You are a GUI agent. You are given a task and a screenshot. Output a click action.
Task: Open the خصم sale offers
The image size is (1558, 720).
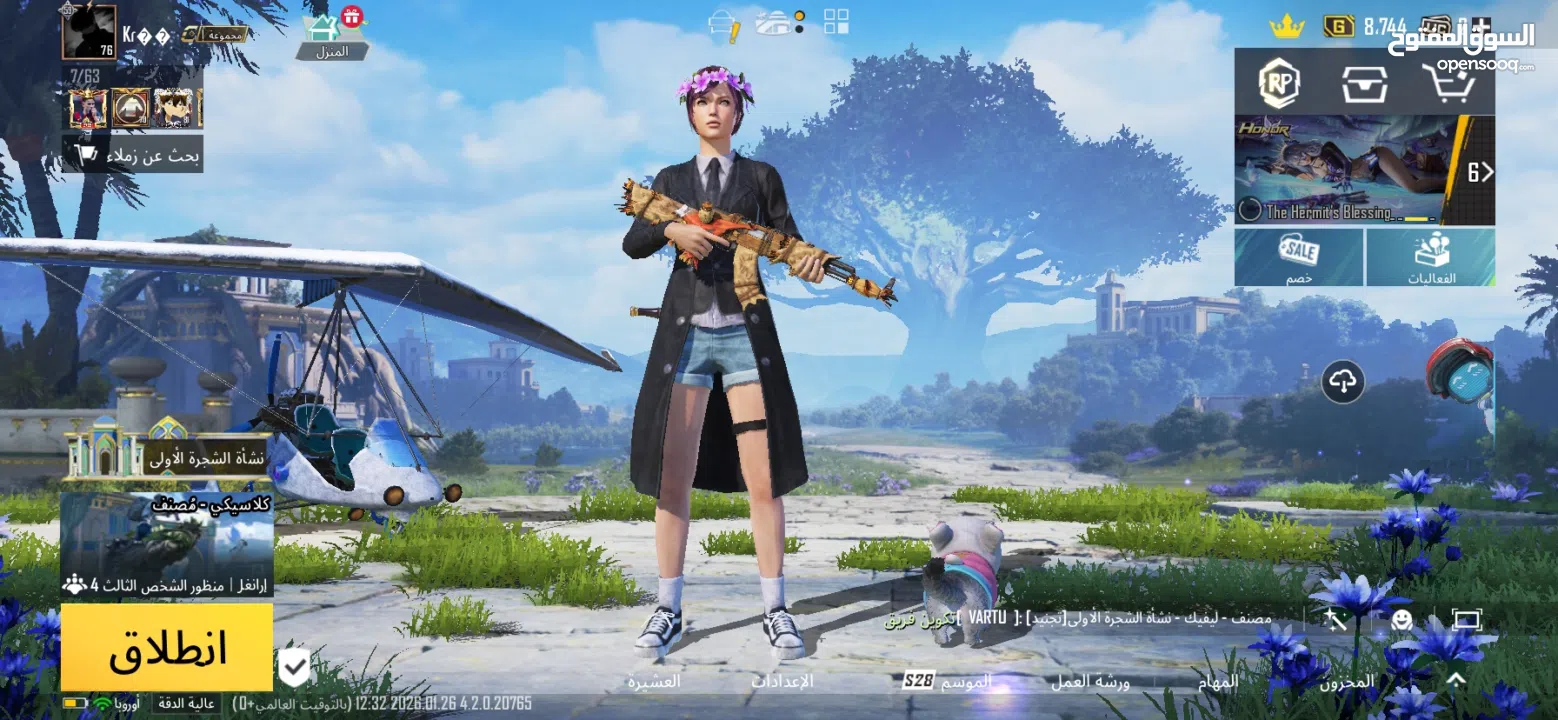[x=1299, y=257]
